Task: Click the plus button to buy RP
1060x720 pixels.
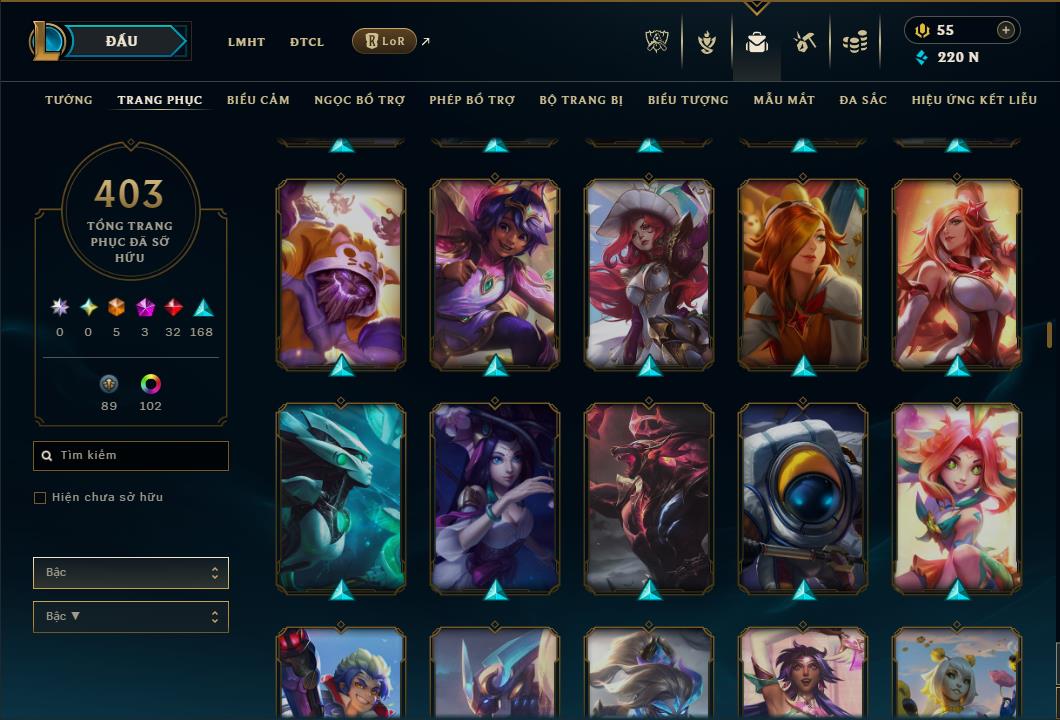Action: [1005, 31]
